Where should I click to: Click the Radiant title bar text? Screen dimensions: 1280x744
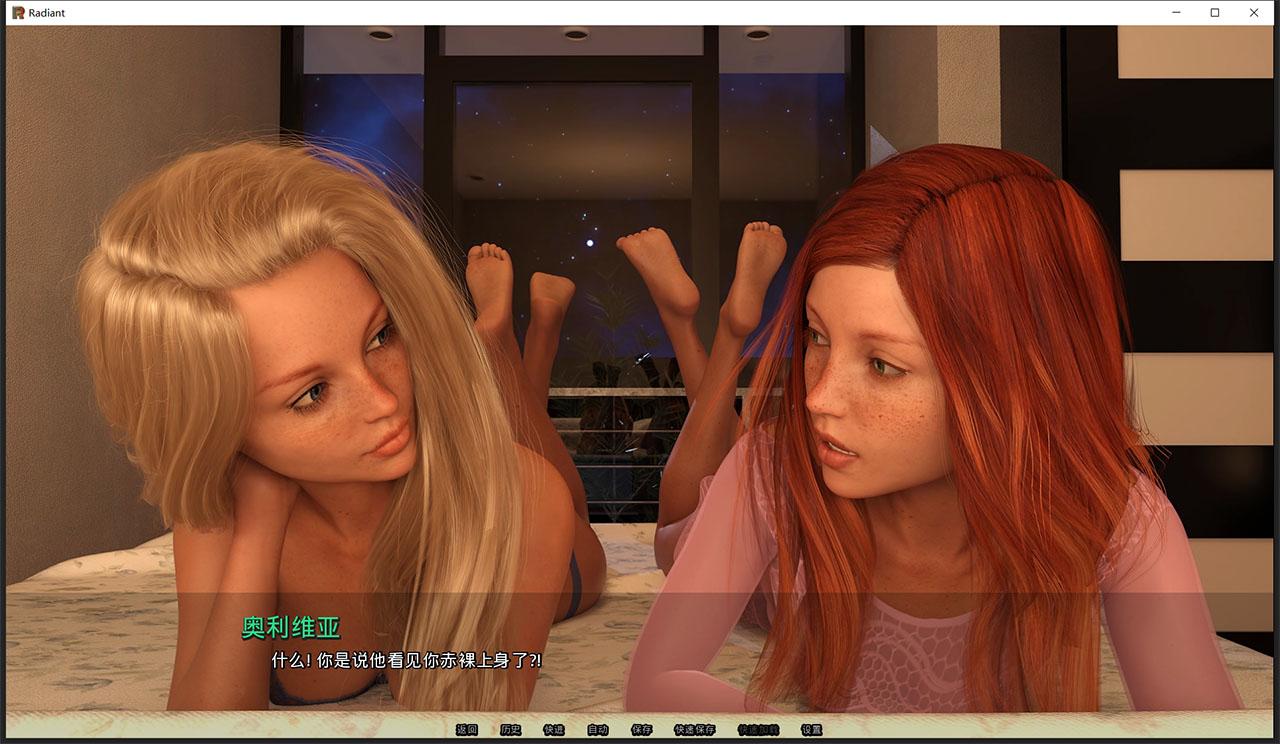(x=45, y=12)
